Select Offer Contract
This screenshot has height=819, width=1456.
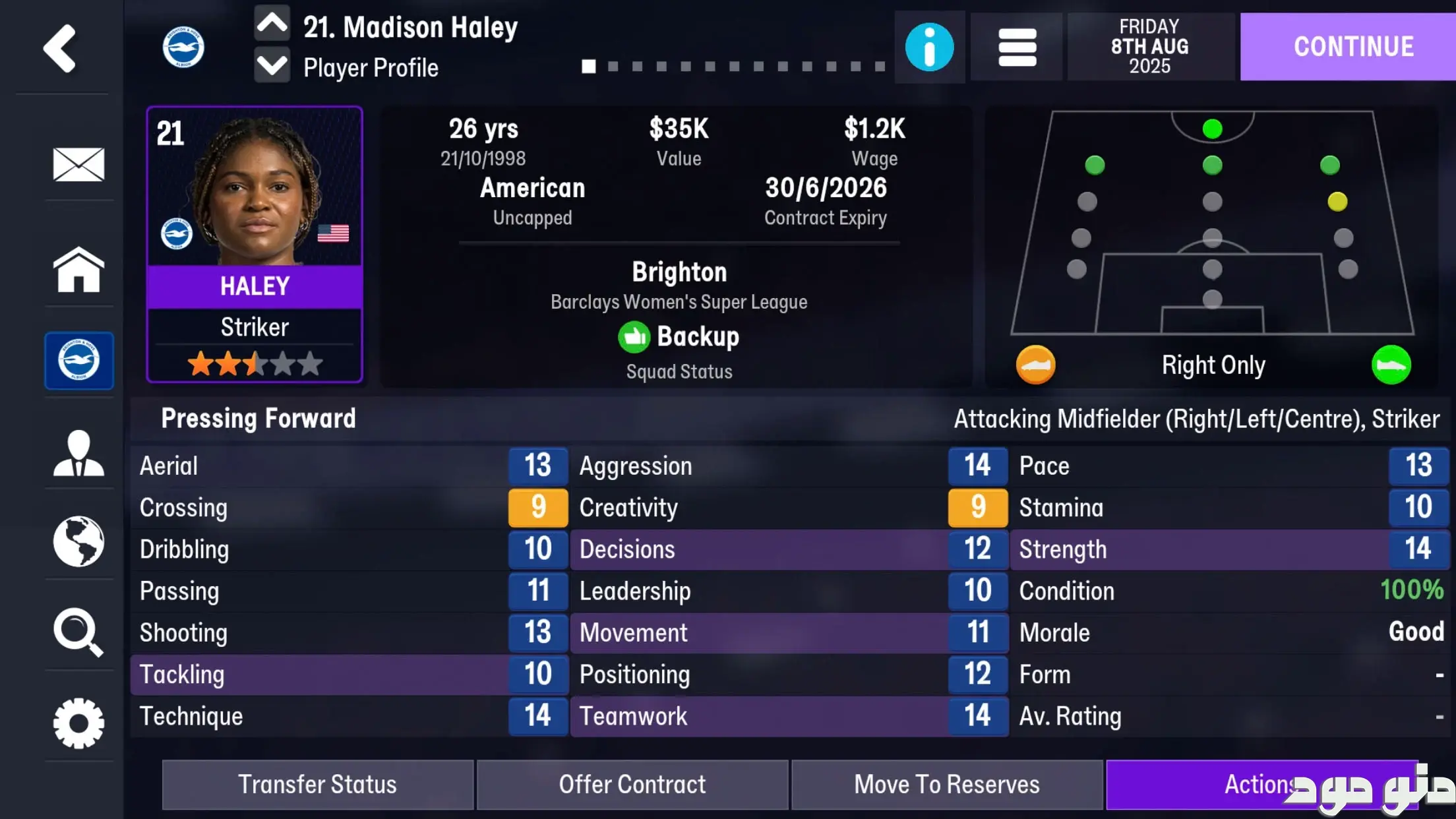pyautogui.click(x=632, y=785)
